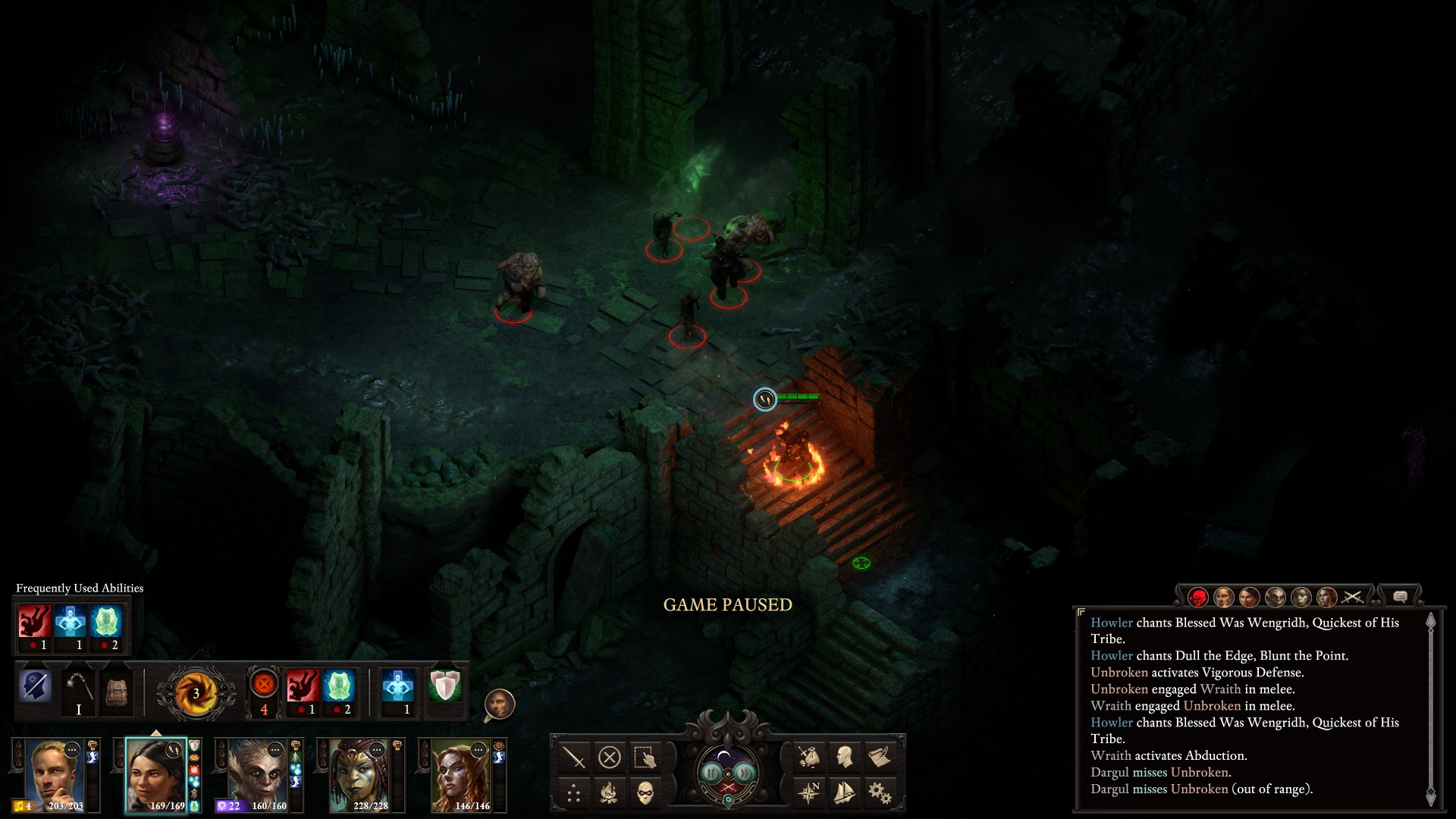Open the orange swirl ability group
1456x819 pixels.
(195, 692)
